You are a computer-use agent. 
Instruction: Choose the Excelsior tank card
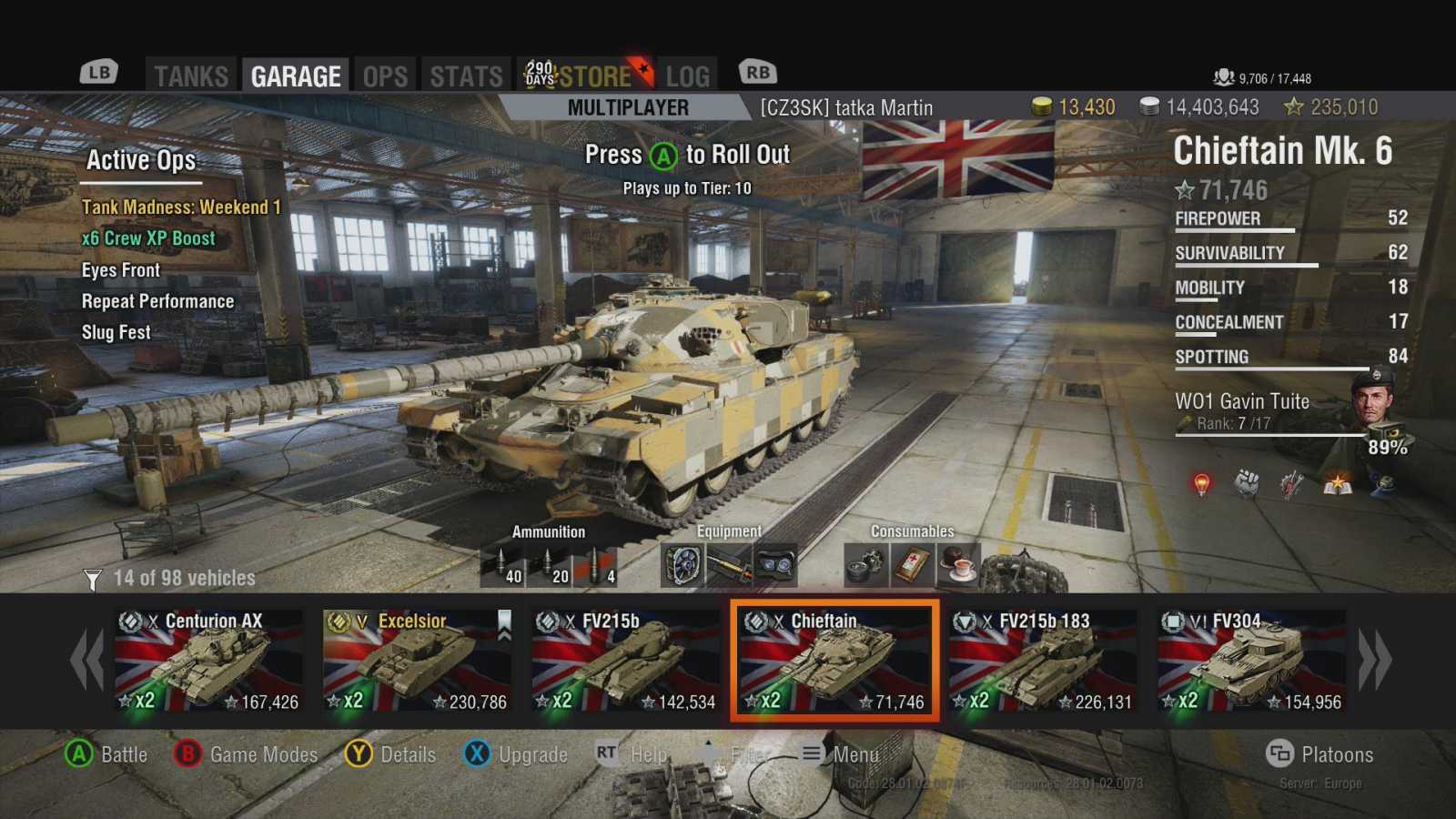click(x=418, y=661)
